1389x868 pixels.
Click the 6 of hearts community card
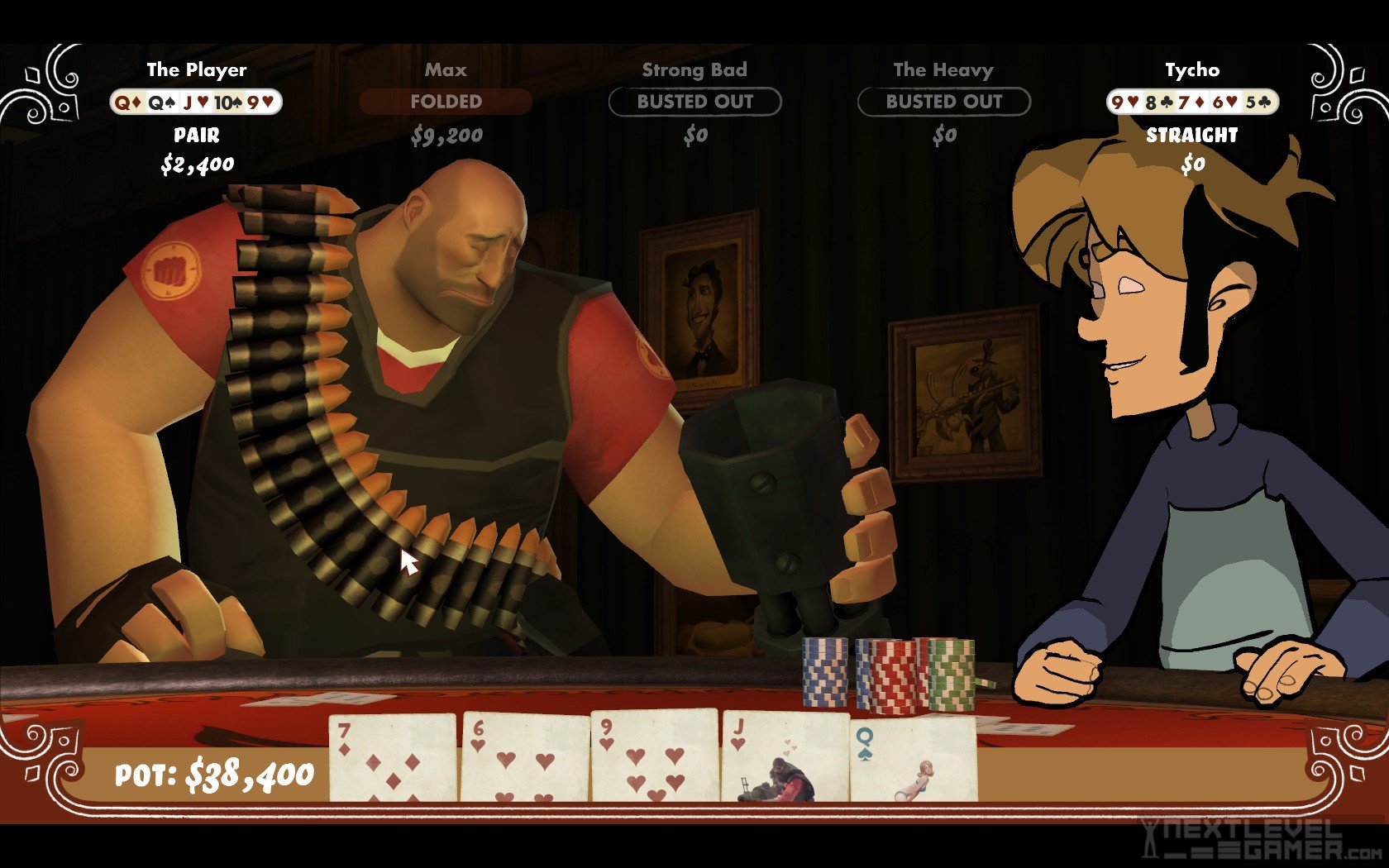(524, 758)
